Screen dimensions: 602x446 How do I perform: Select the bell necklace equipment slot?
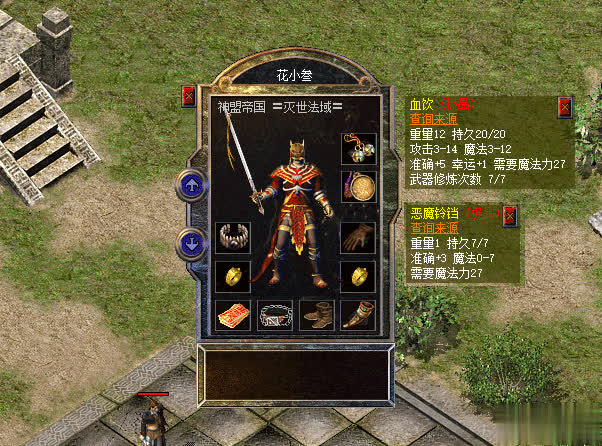[358, 148]
